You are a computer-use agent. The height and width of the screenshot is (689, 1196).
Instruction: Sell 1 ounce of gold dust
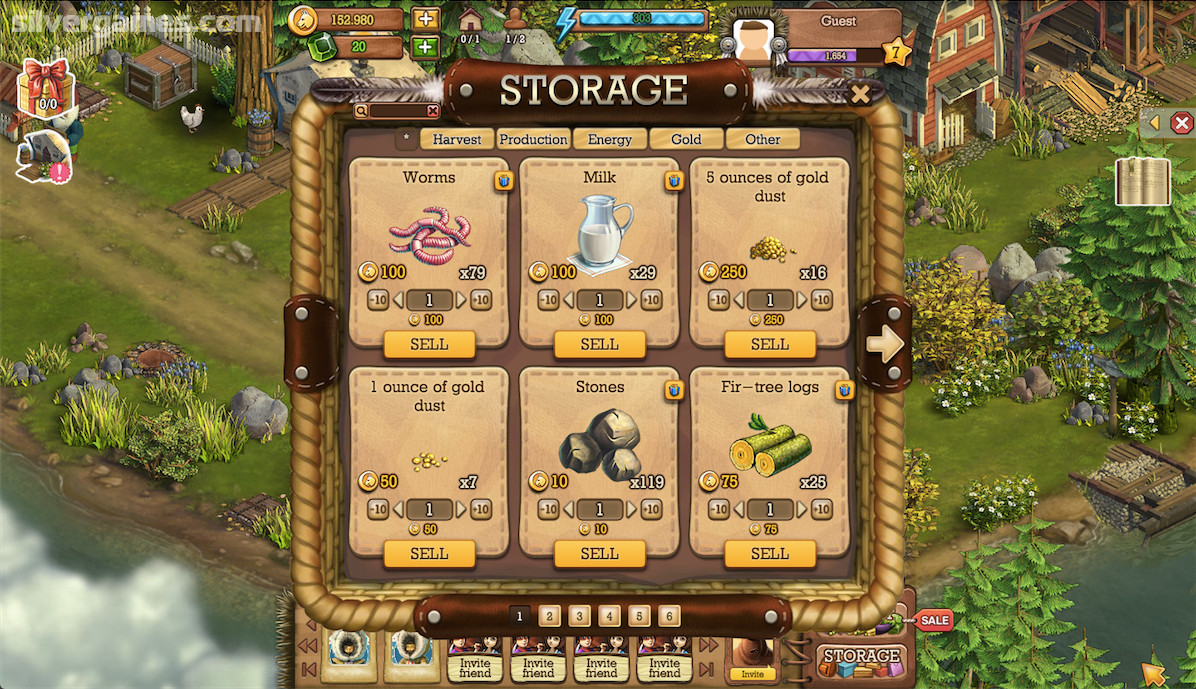coord(429,554)
